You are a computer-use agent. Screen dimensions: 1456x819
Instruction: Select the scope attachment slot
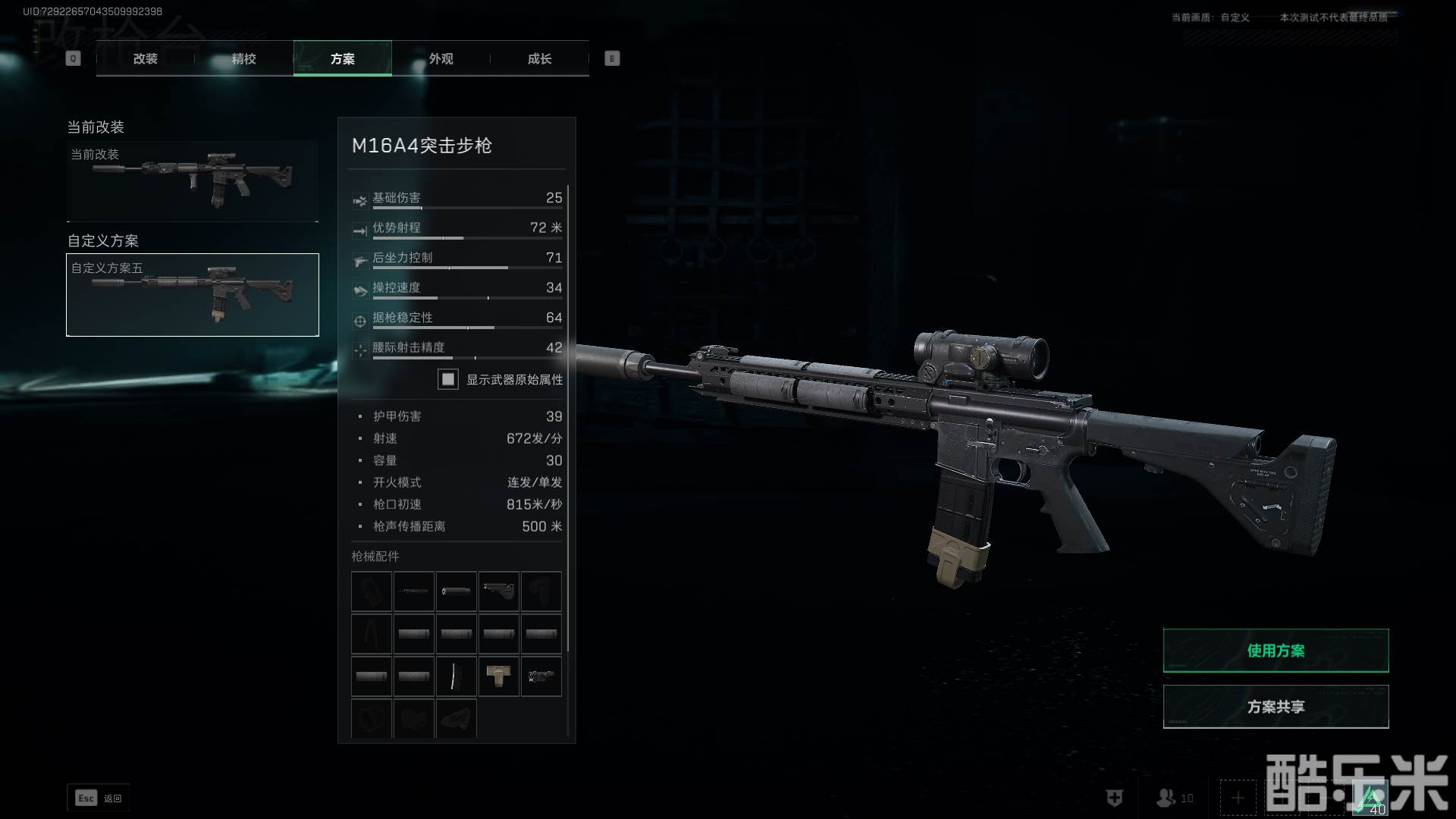pos(541,676)
